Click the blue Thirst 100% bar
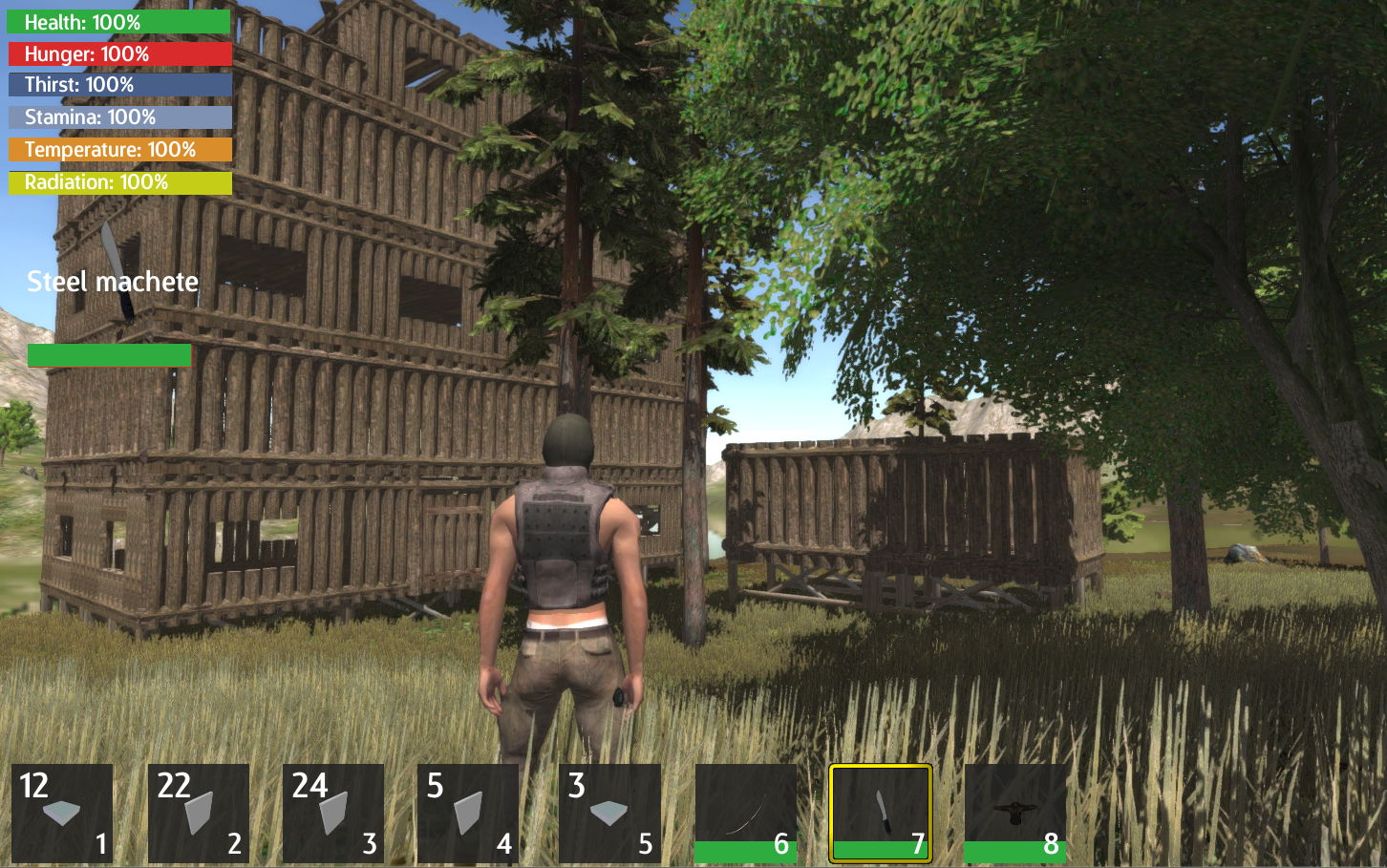Viewport: 1387px width, 868px height. click(x=118, y=85)
